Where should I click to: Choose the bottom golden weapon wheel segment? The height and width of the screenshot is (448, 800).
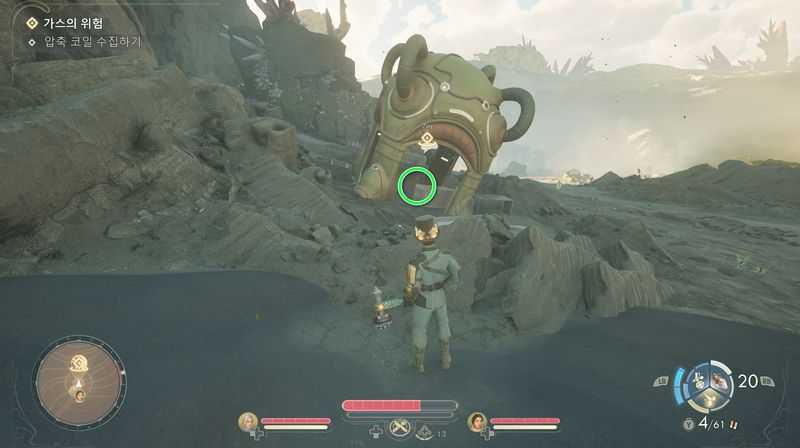(x=710, y=397)
